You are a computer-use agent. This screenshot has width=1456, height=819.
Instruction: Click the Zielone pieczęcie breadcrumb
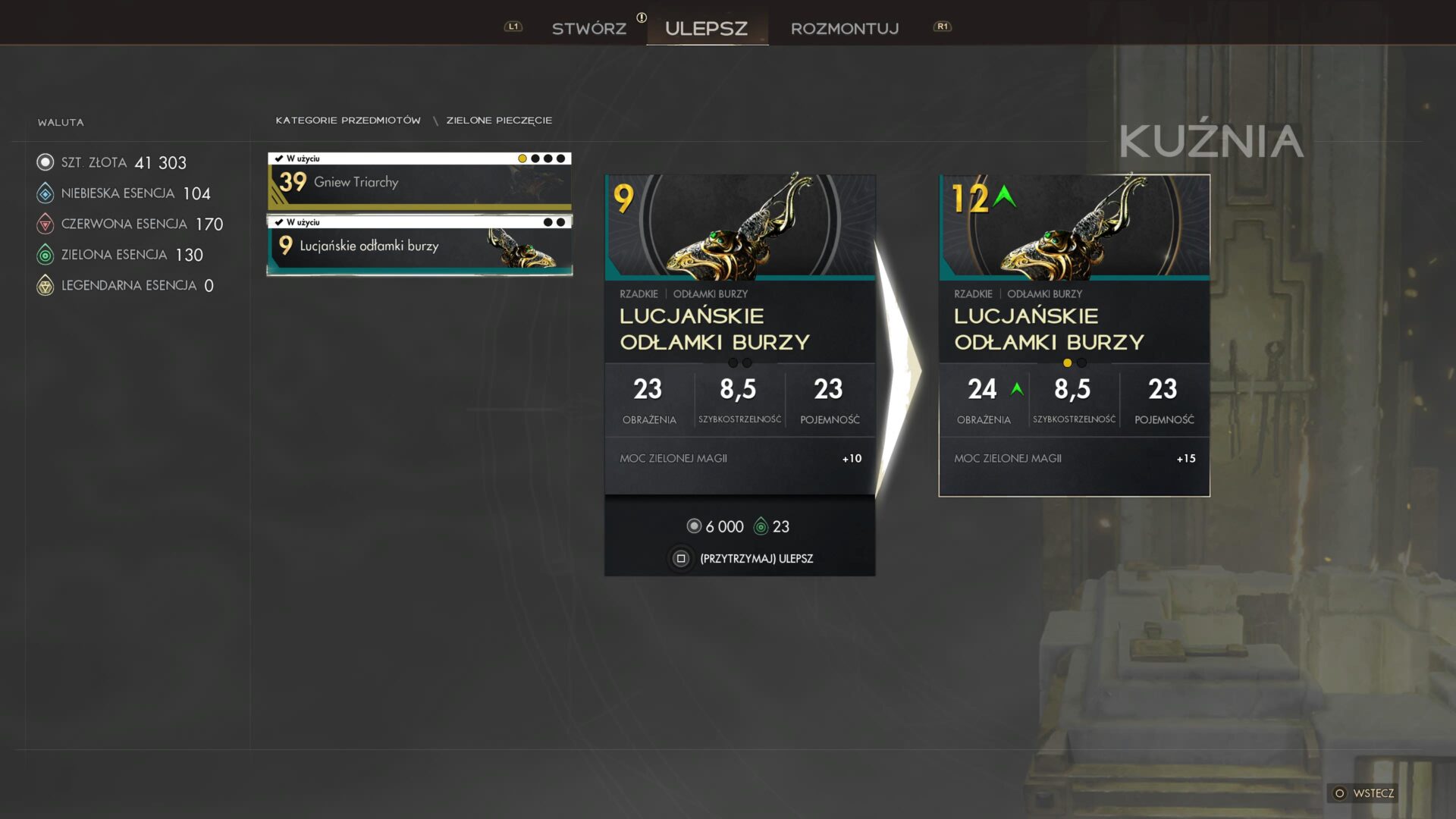point(499,121)
